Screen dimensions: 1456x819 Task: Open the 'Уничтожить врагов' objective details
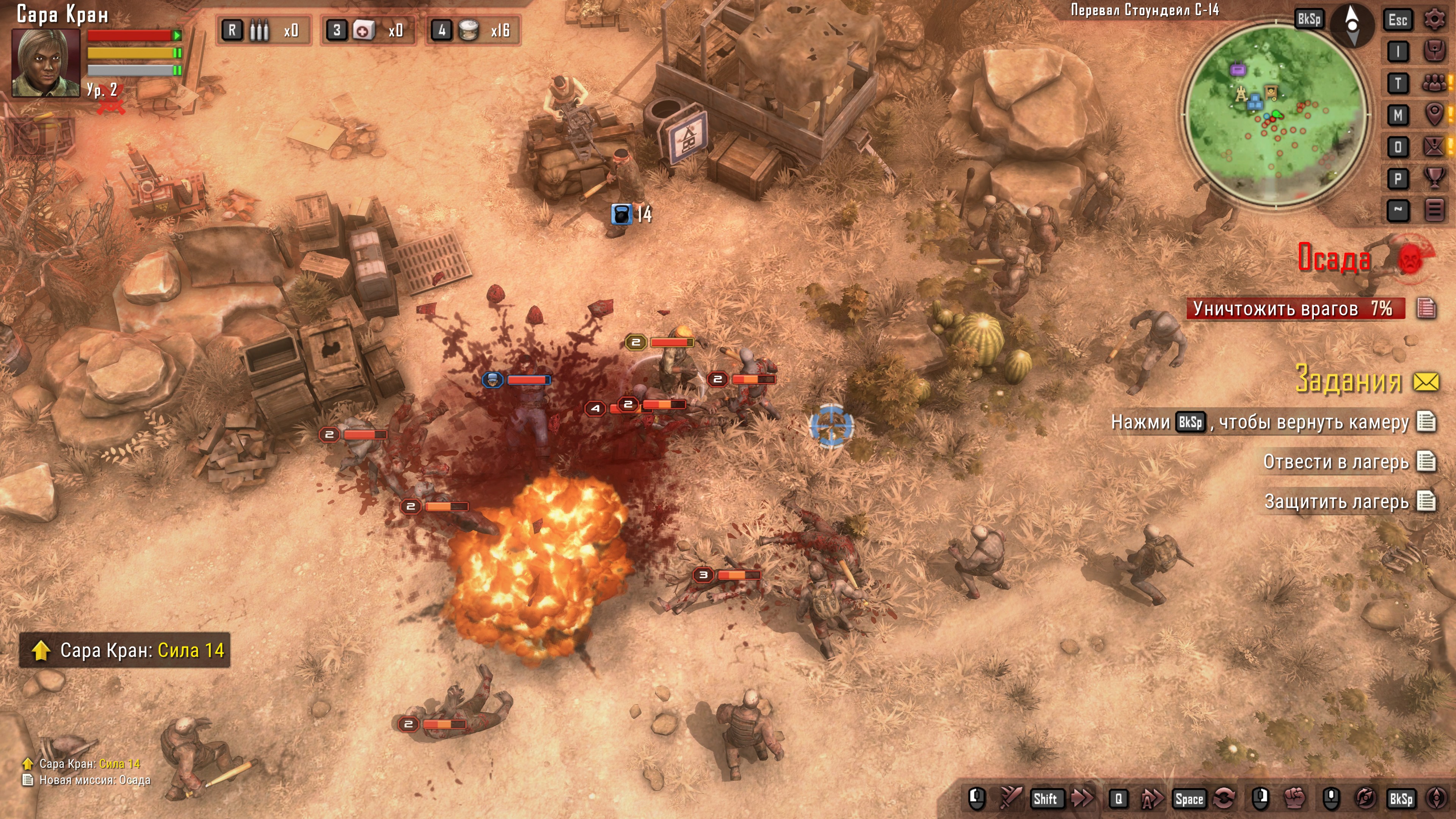click(1426, 309)
